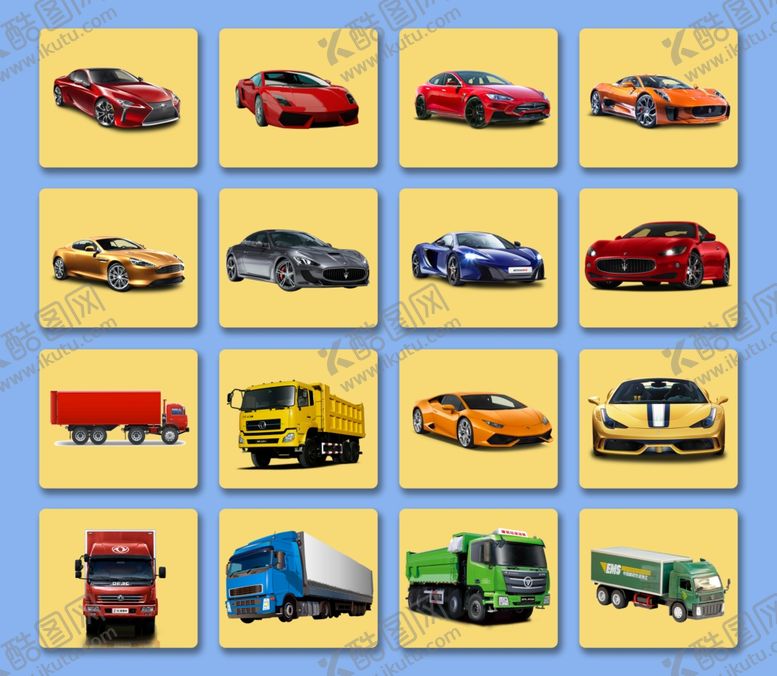
Task: Select the side-view red cargo truck tile
Action: [118, 418]
